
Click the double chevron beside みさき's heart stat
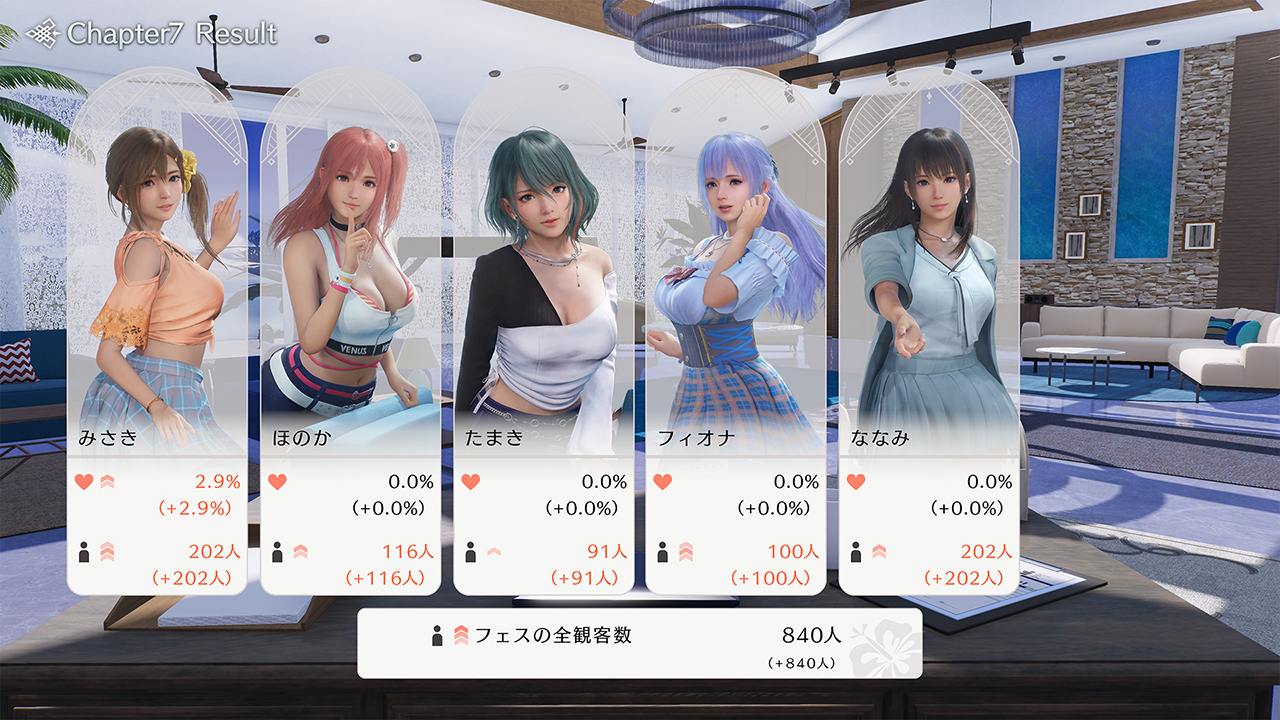tap(108, 483)
